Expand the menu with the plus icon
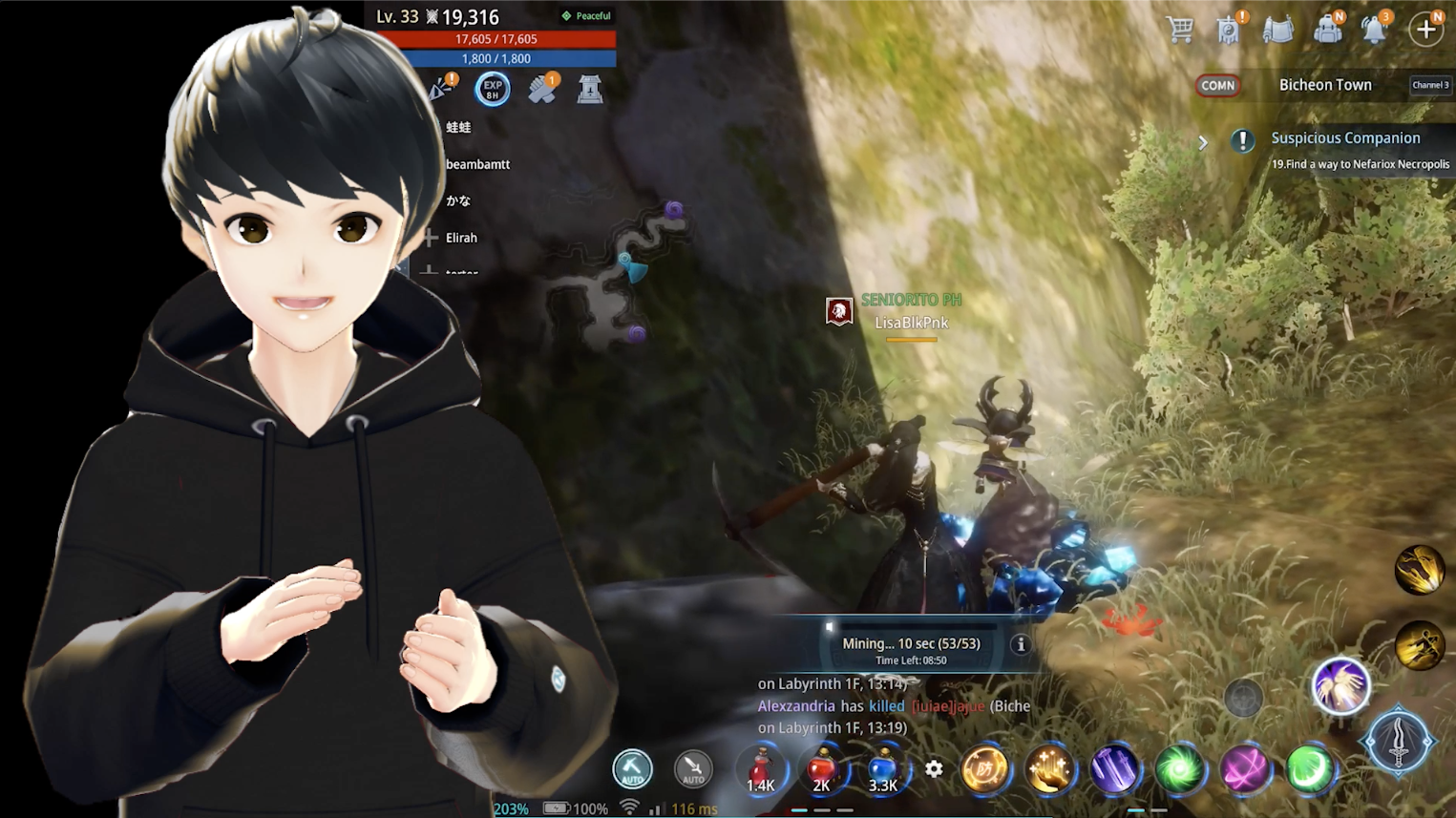 click(x=1426, y=29)
